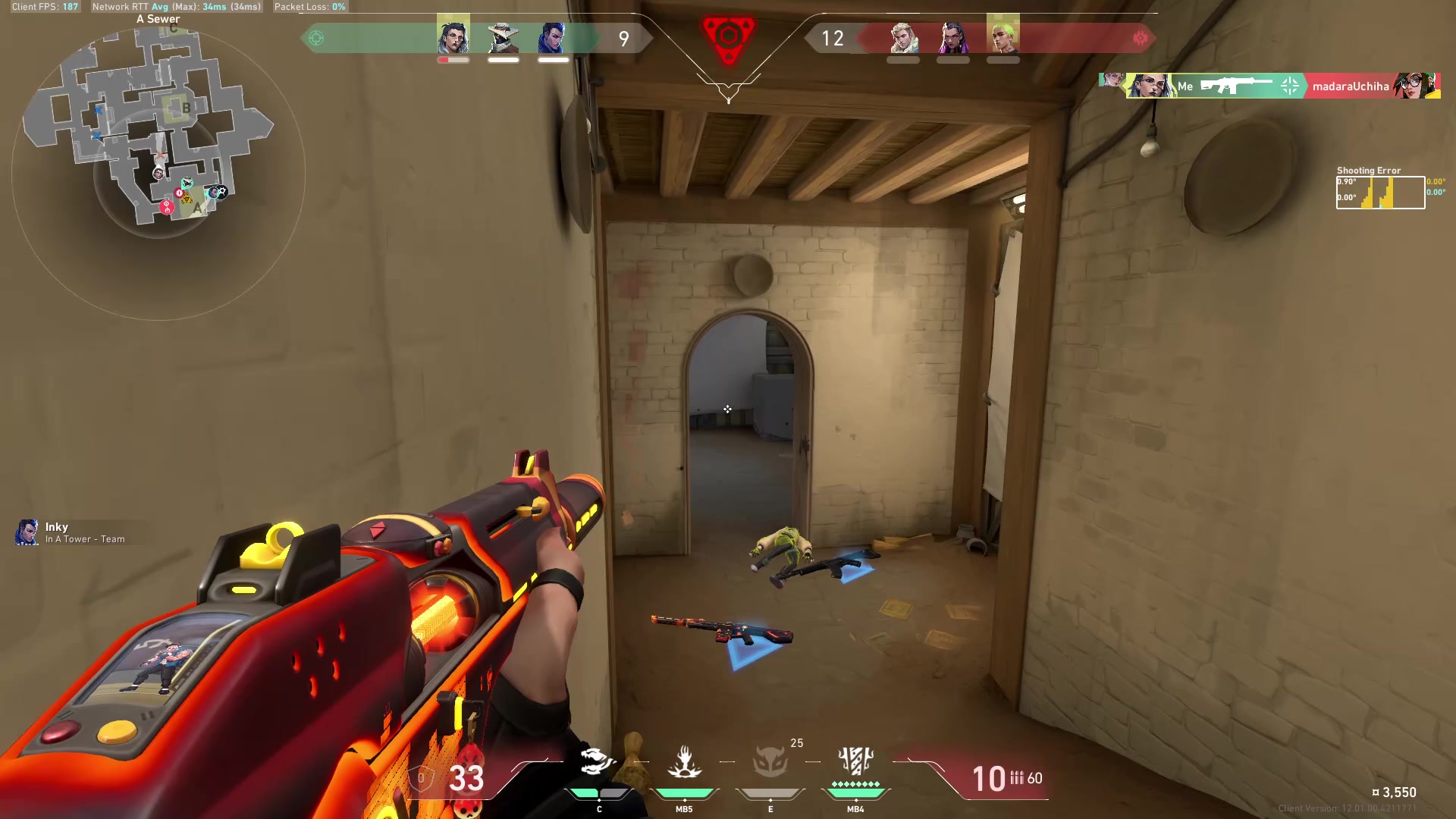Click Inky's teammate portrait near In A Tower
Screen dimensions: 1456x819
28,532
